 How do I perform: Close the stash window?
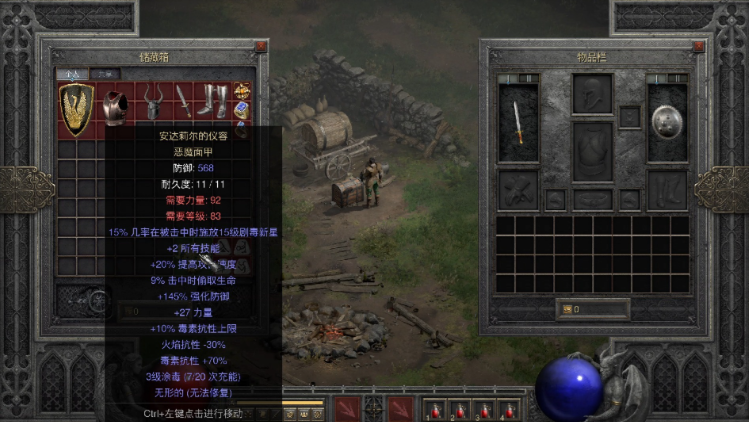coord(261,46)
